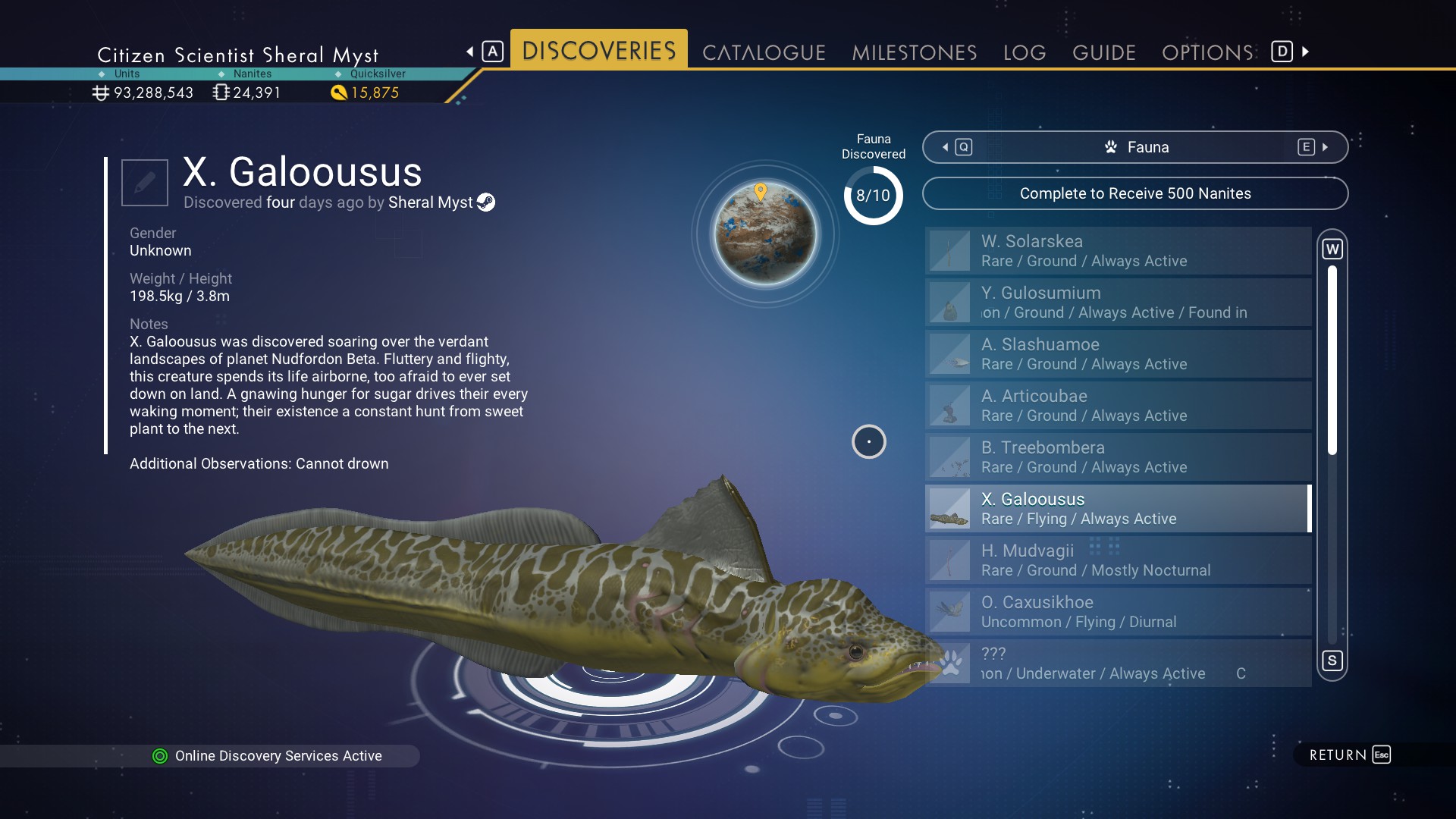The image size is (1456, 819).
Task: View the O. Caxusikhoe creature entry
Action: [1118, 612]
